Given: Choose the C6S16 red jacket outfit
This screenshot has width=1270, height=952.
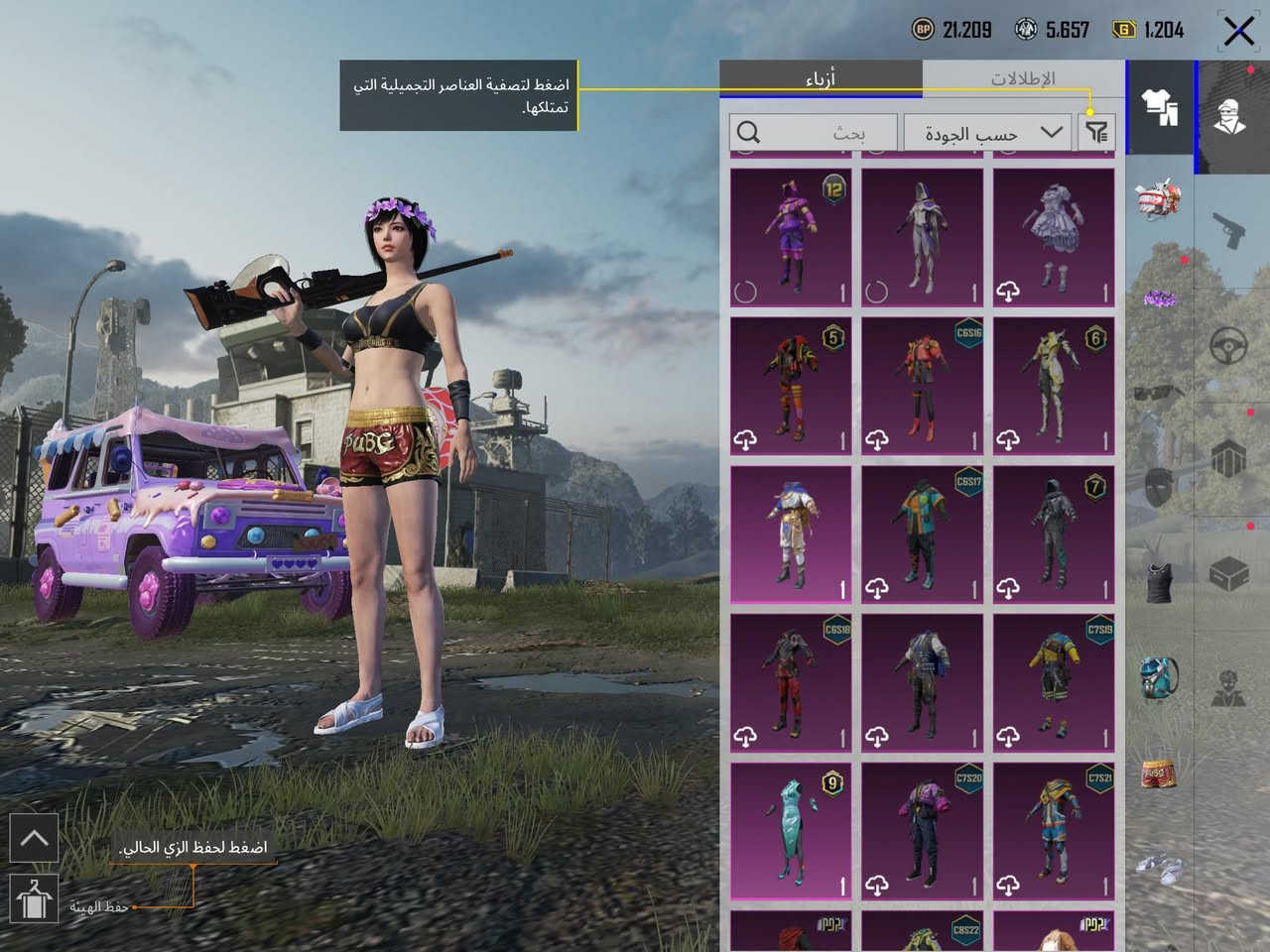Looking at the screenshot, I should coord(922,387).
